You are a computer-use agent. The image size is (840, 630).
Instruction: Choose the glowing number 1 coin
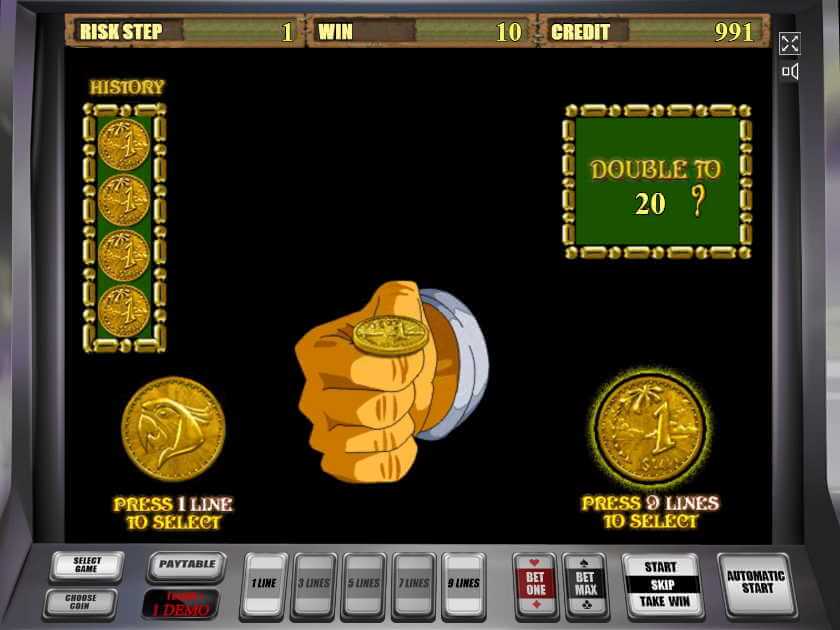tap(649, 429)
